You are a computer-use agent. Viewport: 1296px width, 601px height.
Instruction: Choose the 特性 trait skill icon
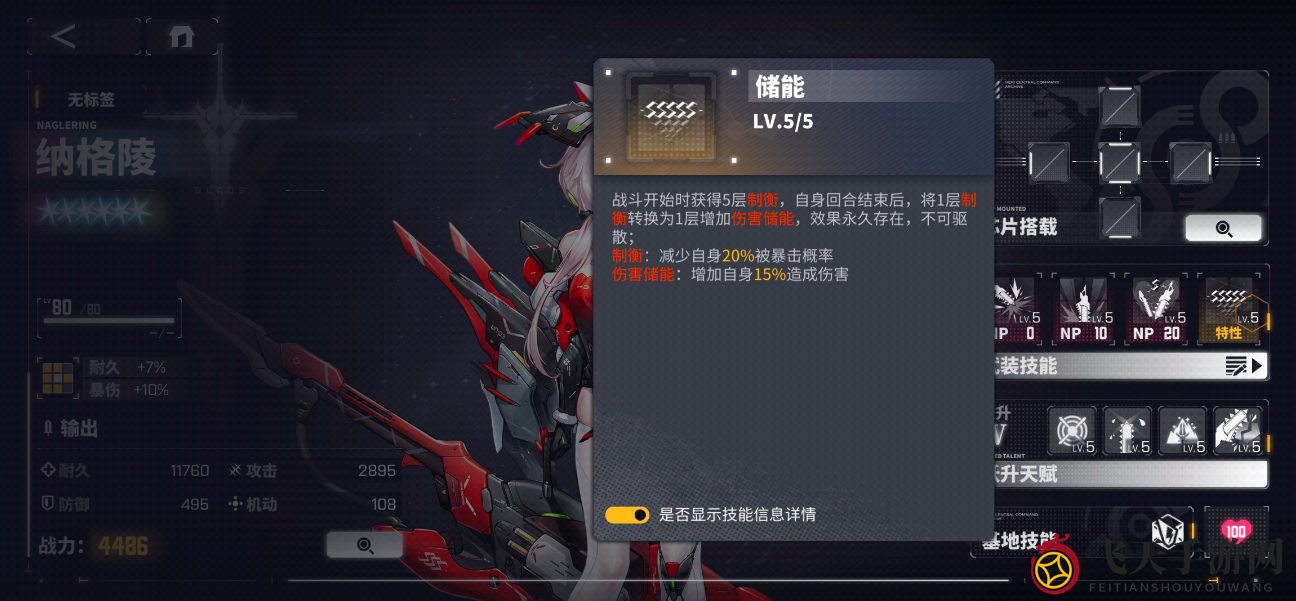point(1229,310)
